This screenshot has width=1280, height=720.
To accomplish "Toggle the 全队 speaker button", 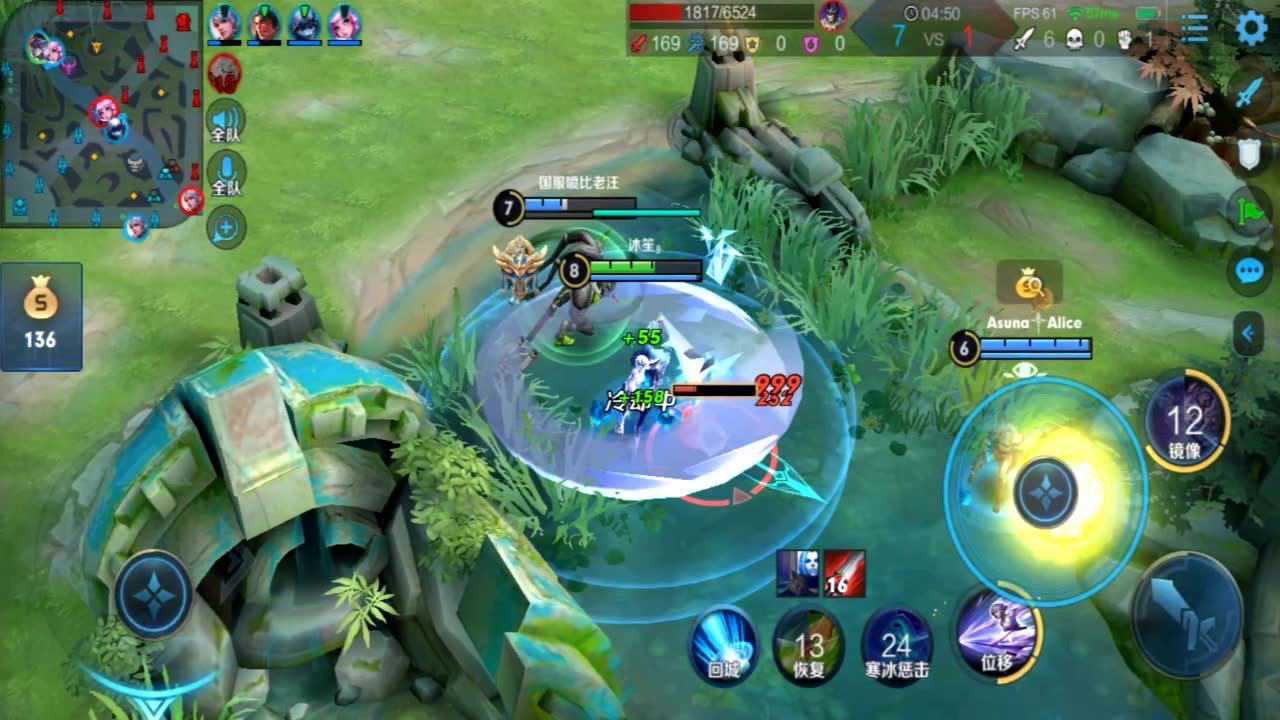I will pos(226,121).
